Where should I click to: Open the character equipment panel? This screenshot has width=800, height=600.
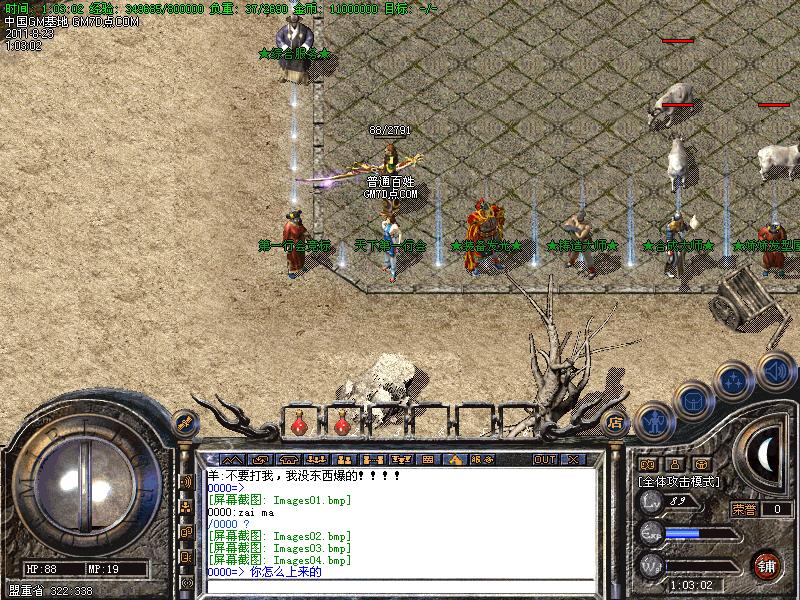[653, 421]
